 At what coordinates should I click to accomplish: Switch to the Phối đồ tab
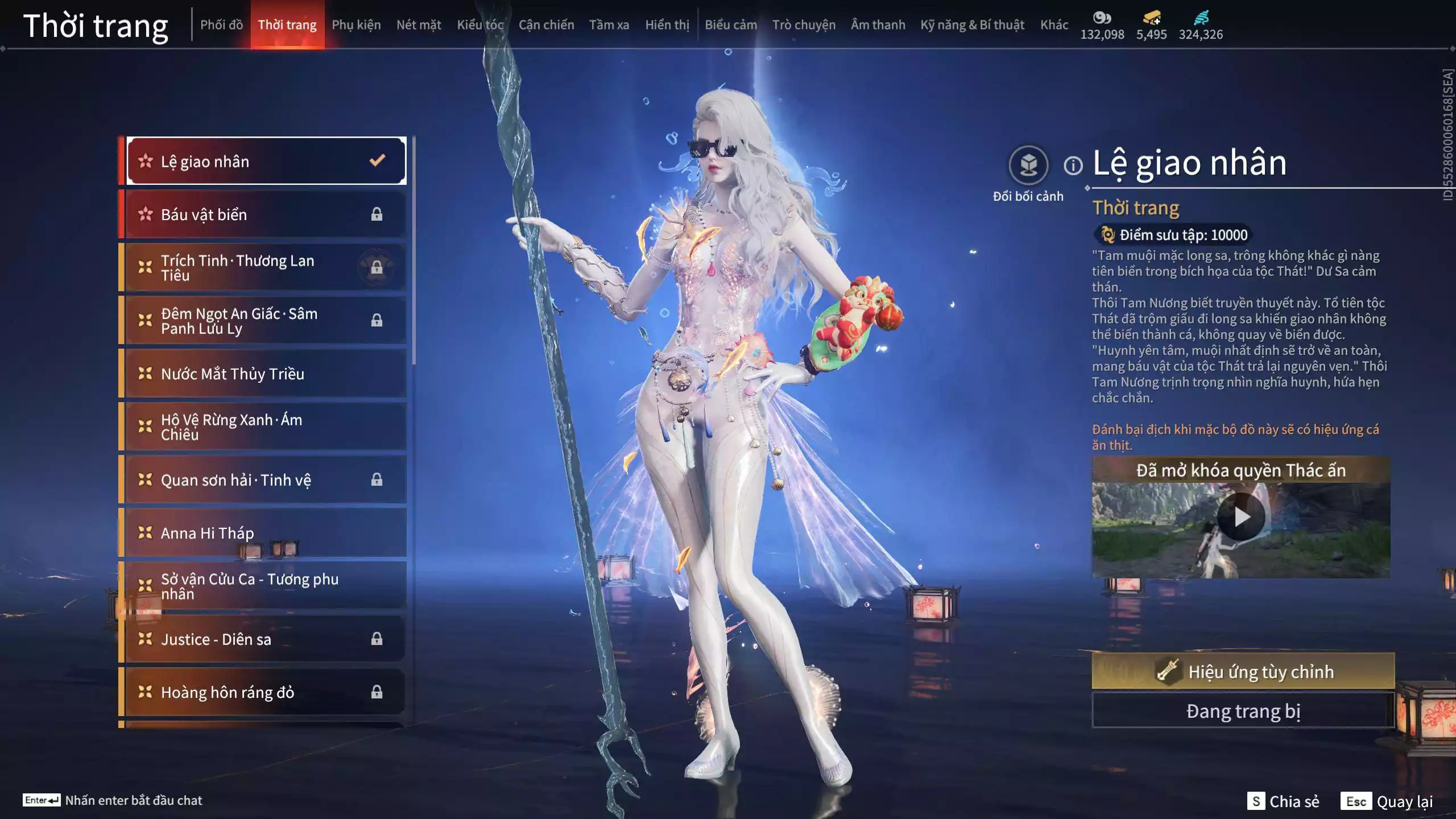point(221,25)
